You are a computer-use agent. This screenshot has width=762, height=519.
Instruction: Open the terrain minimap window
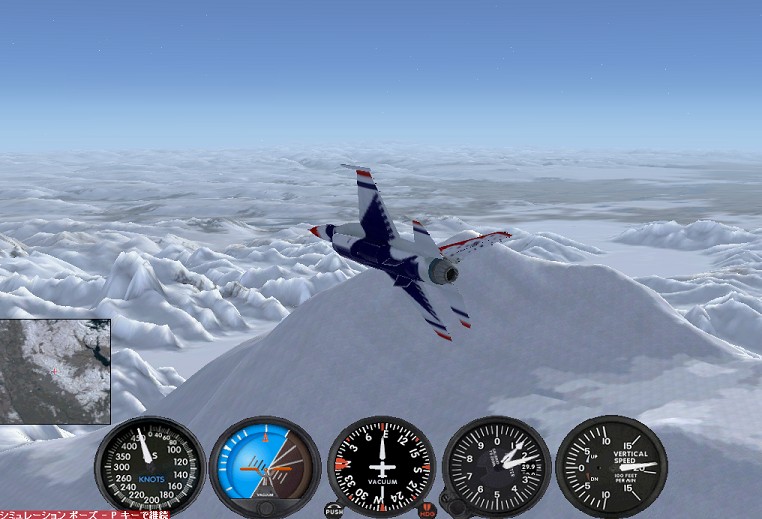[55, 371]
